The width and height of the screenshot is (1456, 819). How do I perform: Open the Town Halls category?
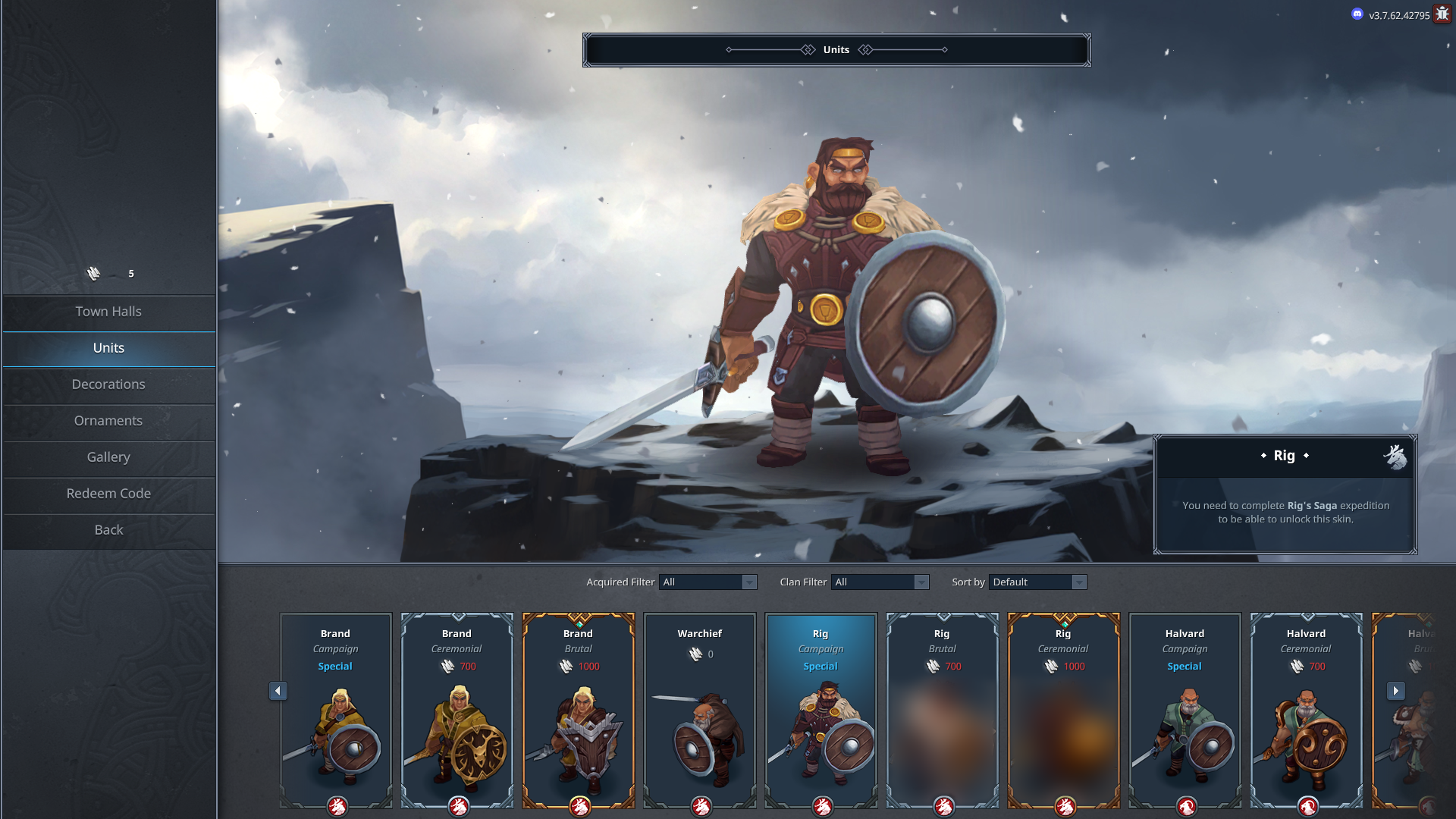(x=108, y=312)
